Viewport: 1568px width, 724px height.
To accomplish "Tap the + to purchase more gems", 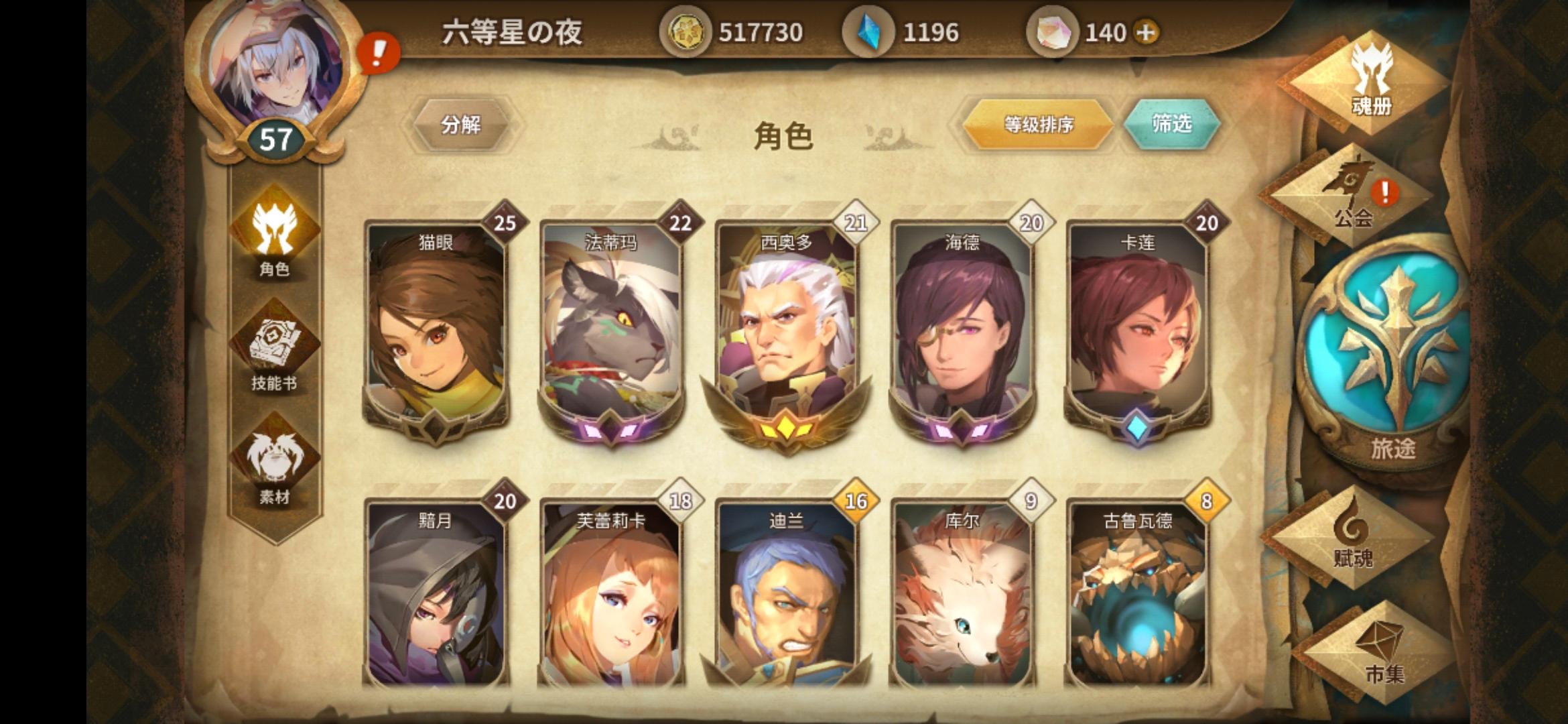I will tap(1146, 30).
